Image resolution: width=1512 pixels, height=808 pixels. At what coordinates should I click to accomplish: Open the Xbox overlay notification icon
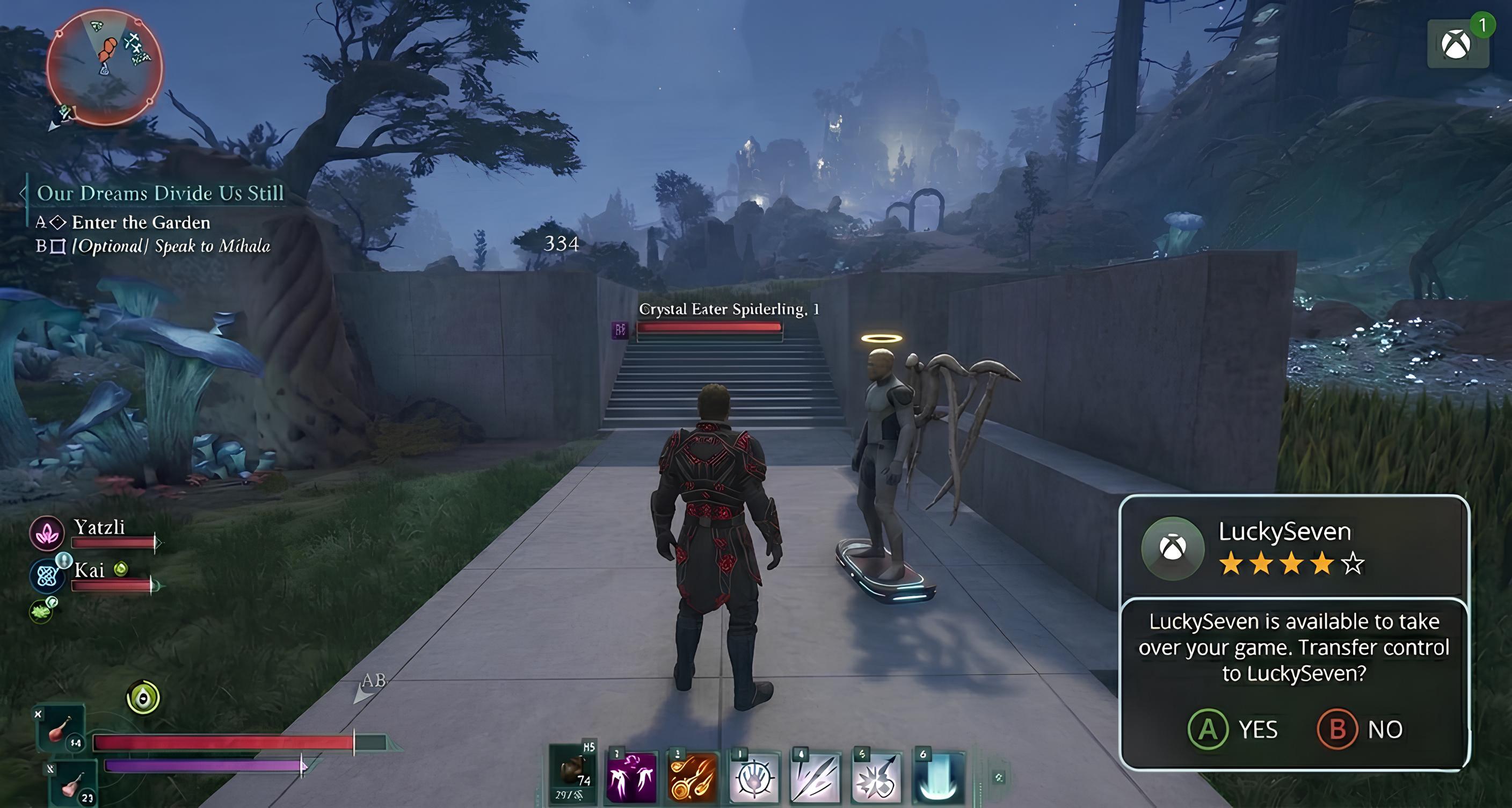1457,45
